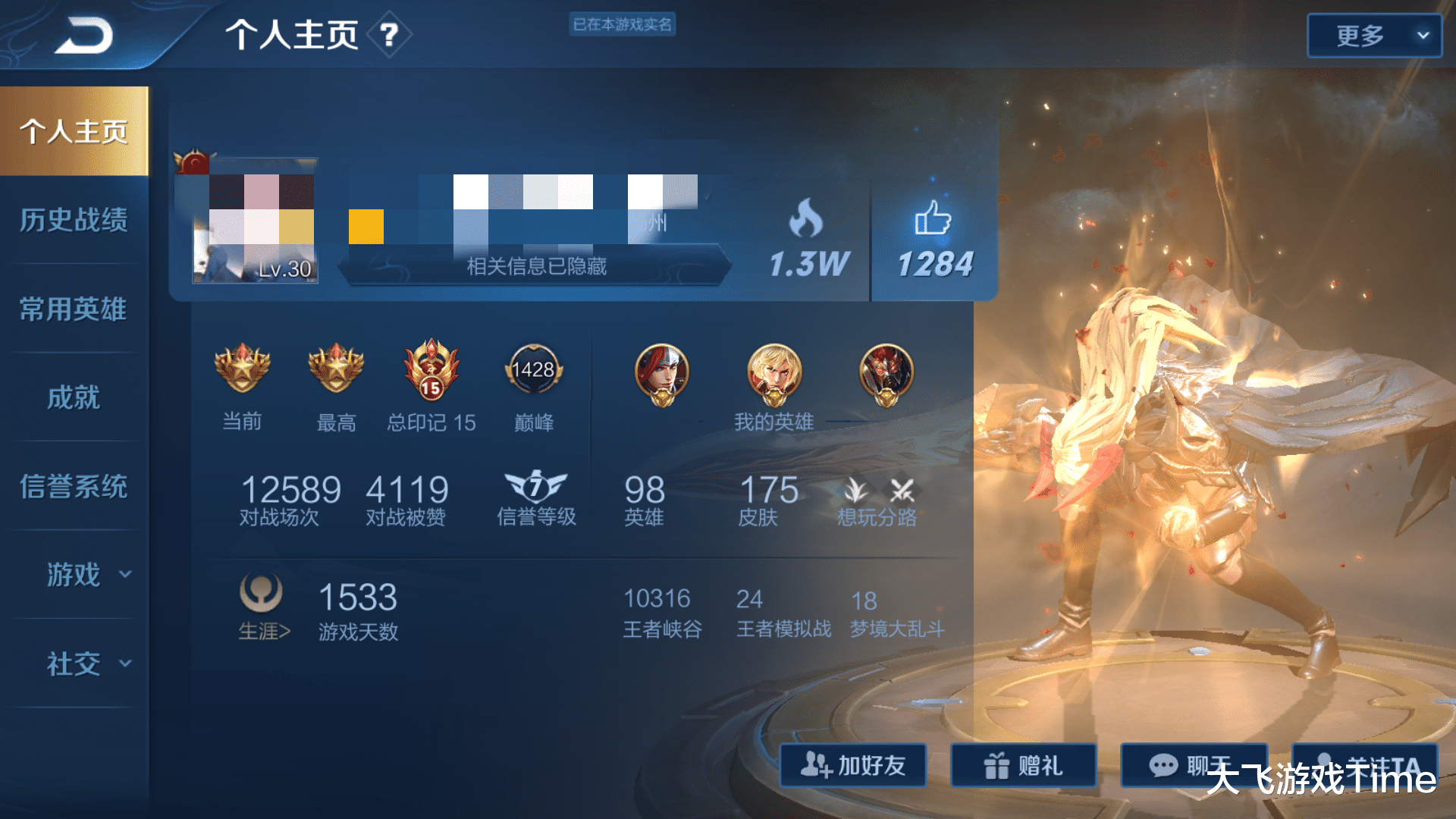
Task: Open the help question mark icon
Action: pos(389,35)
